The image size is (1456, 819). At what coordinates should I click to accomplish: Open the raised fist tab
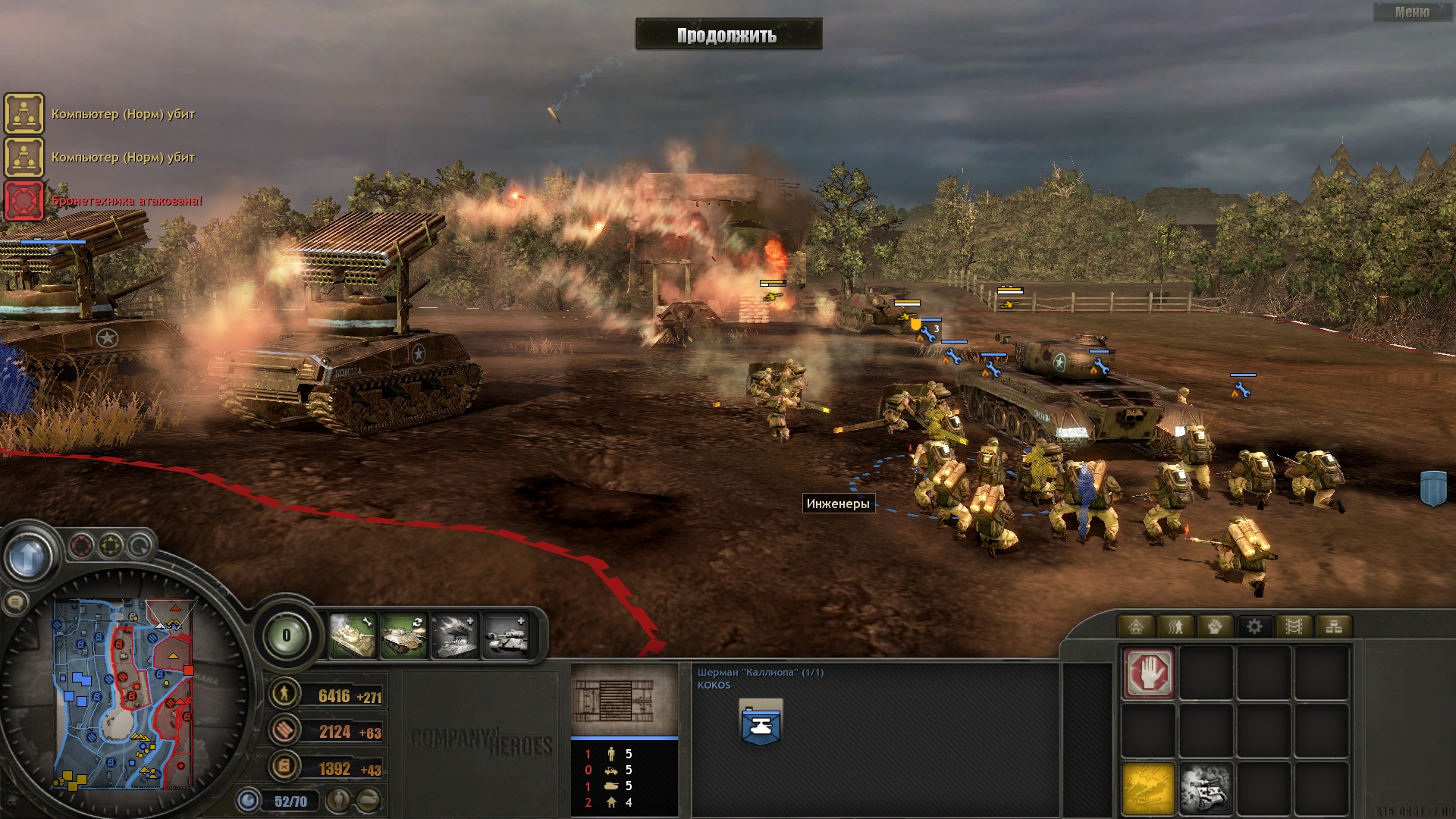point(1215,626)
